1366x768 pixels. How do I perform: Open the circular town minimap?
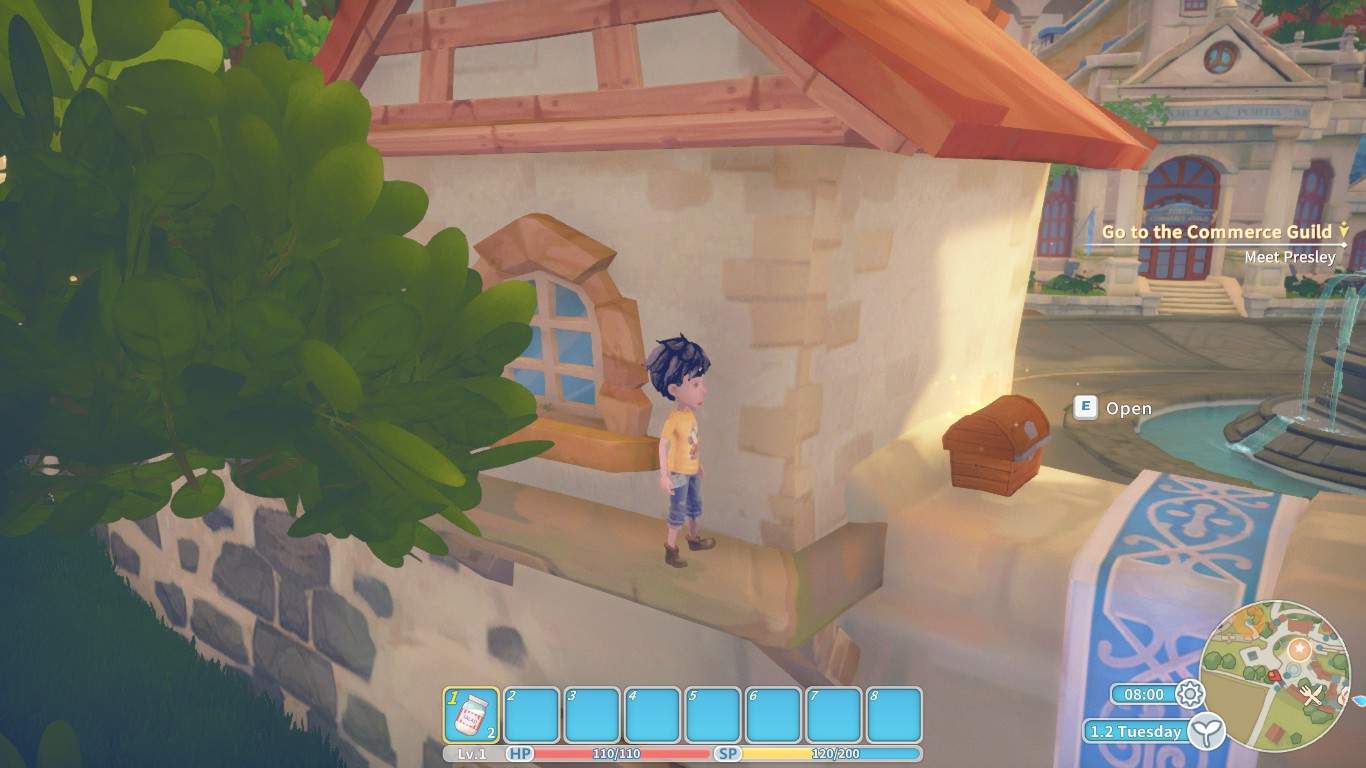point(1273,676)
